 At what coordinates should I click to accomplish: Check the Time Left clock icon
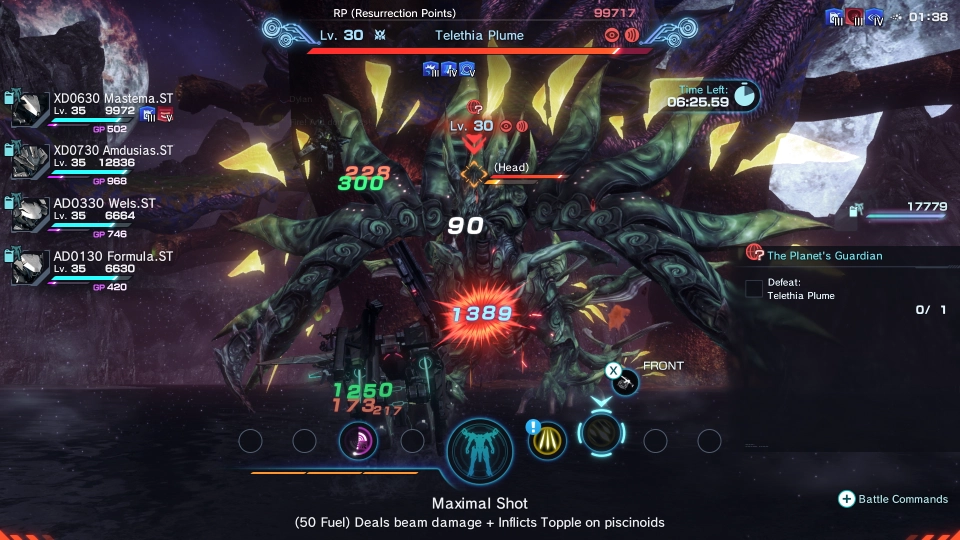[745, 95]
